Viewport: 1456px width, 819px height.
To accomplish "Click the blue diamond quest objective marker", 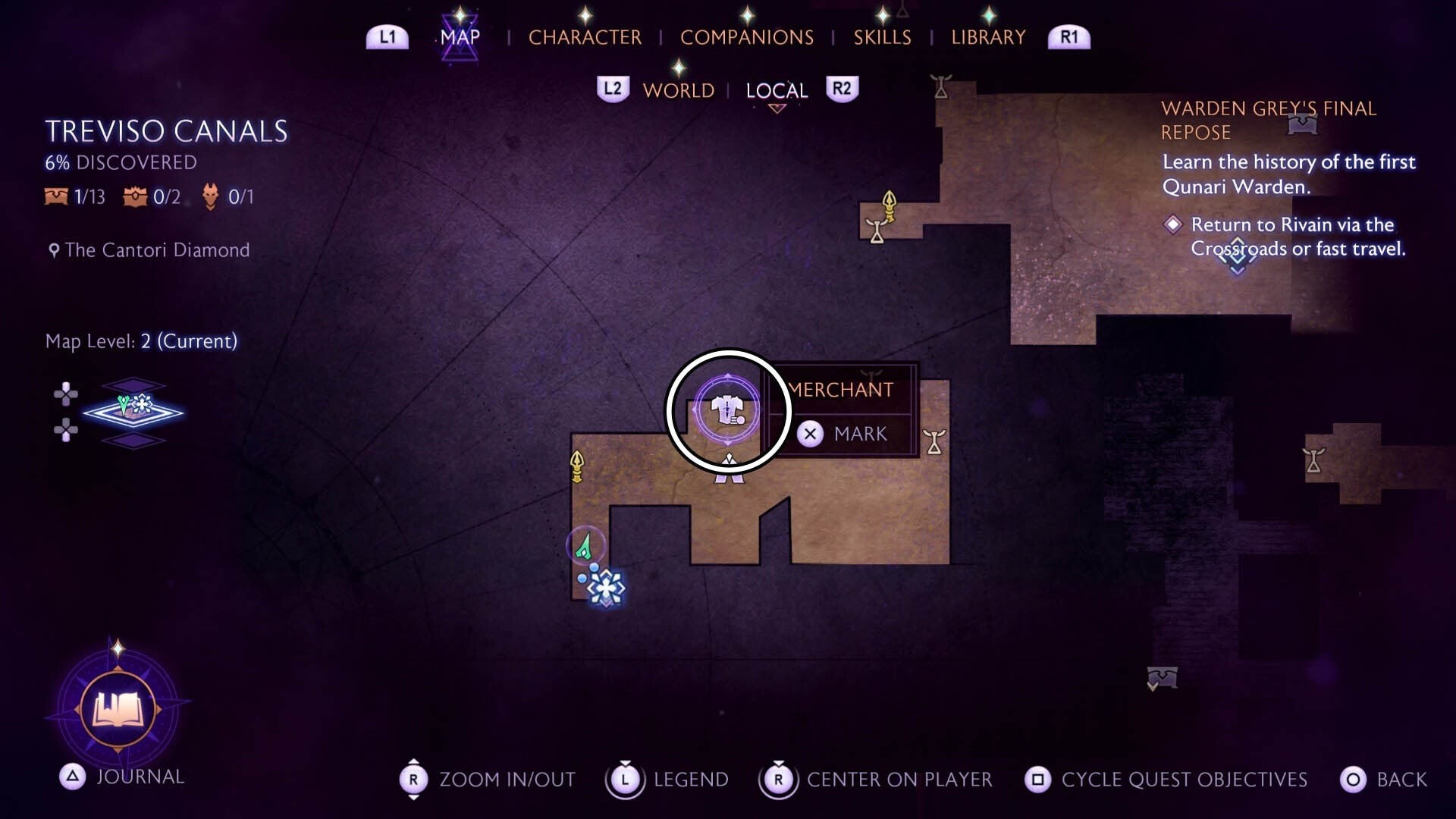I will coord(1237,254).
